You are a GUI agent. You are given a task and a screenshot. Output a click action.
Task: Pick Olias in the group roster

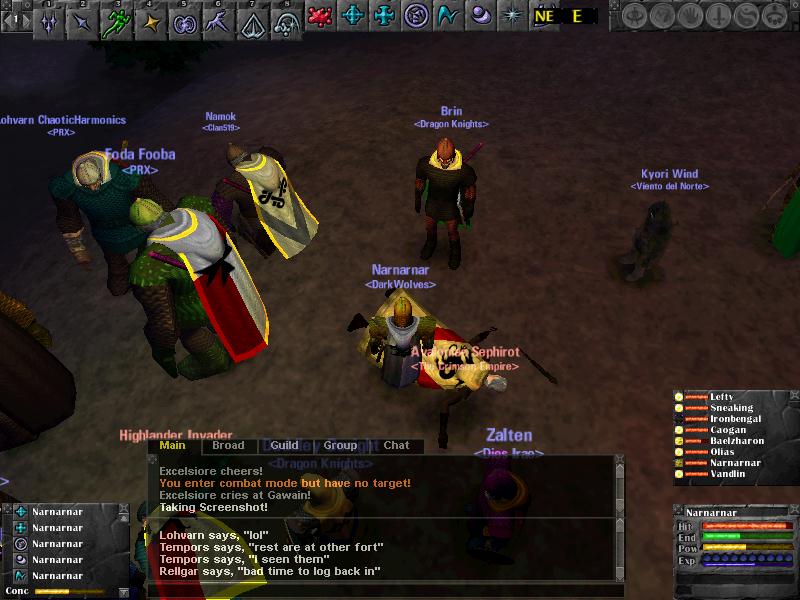[722, 452]
